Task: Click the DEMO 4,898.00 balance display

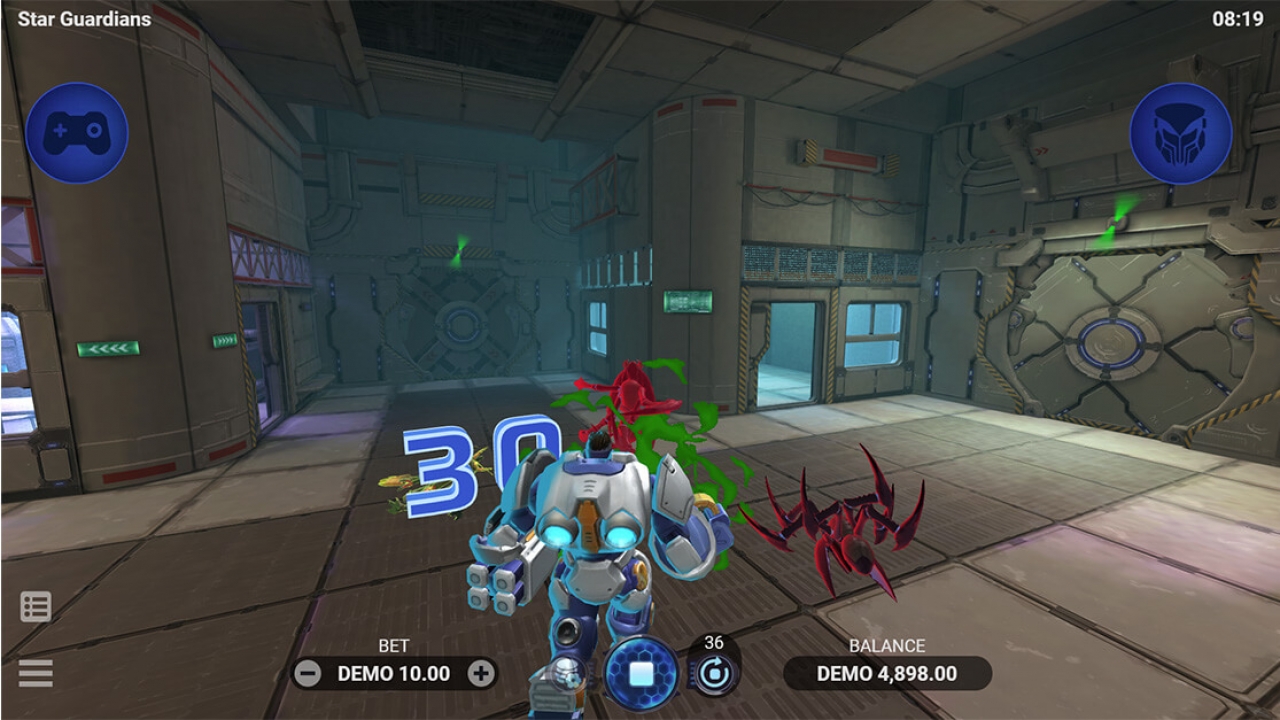Action: click(x=889, y=674)
